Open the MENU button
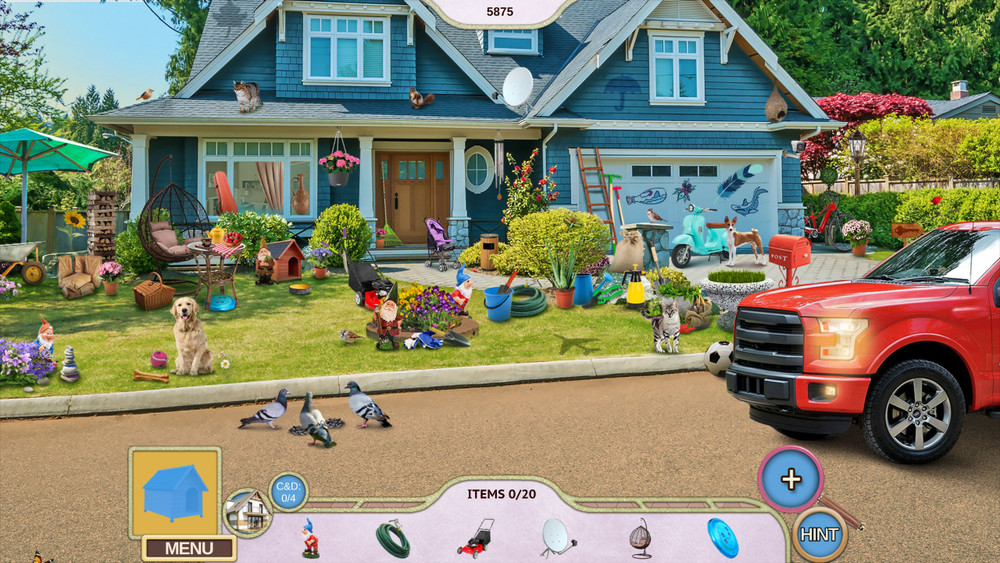1000x563 pixels. (x=189, y=548)
